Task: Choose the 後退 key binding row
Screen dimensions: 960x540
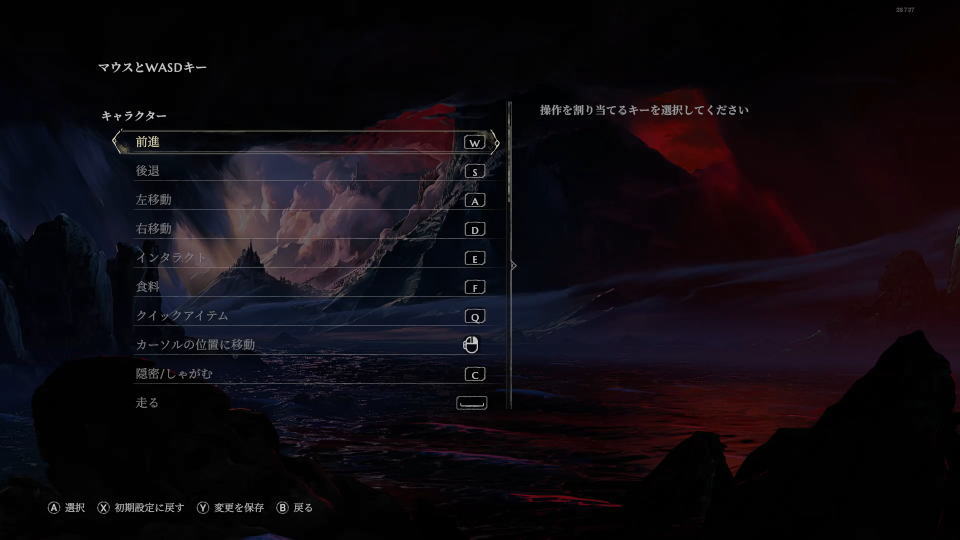Action: click(x=305, y=171)
